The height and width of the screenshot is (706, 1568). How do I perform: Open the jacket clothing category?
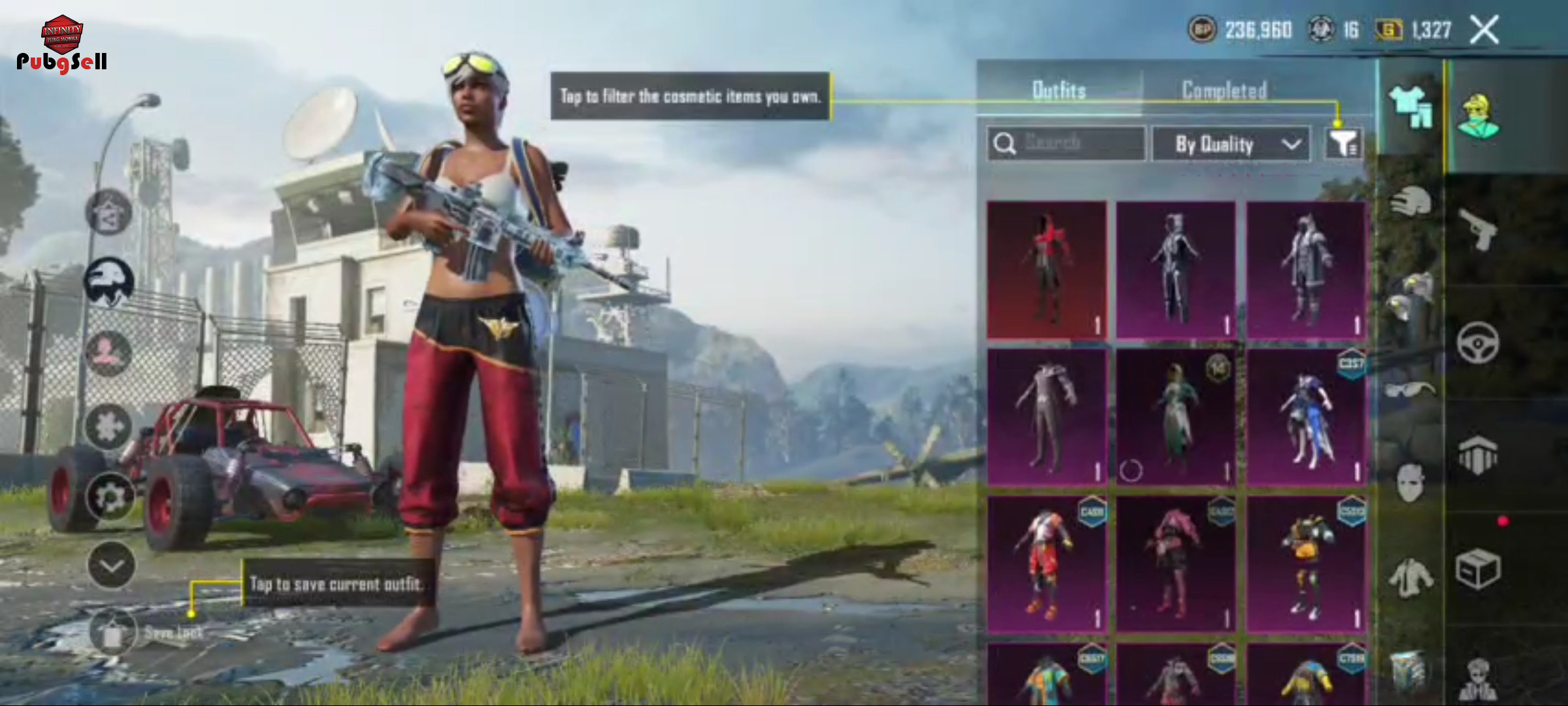1411,577
